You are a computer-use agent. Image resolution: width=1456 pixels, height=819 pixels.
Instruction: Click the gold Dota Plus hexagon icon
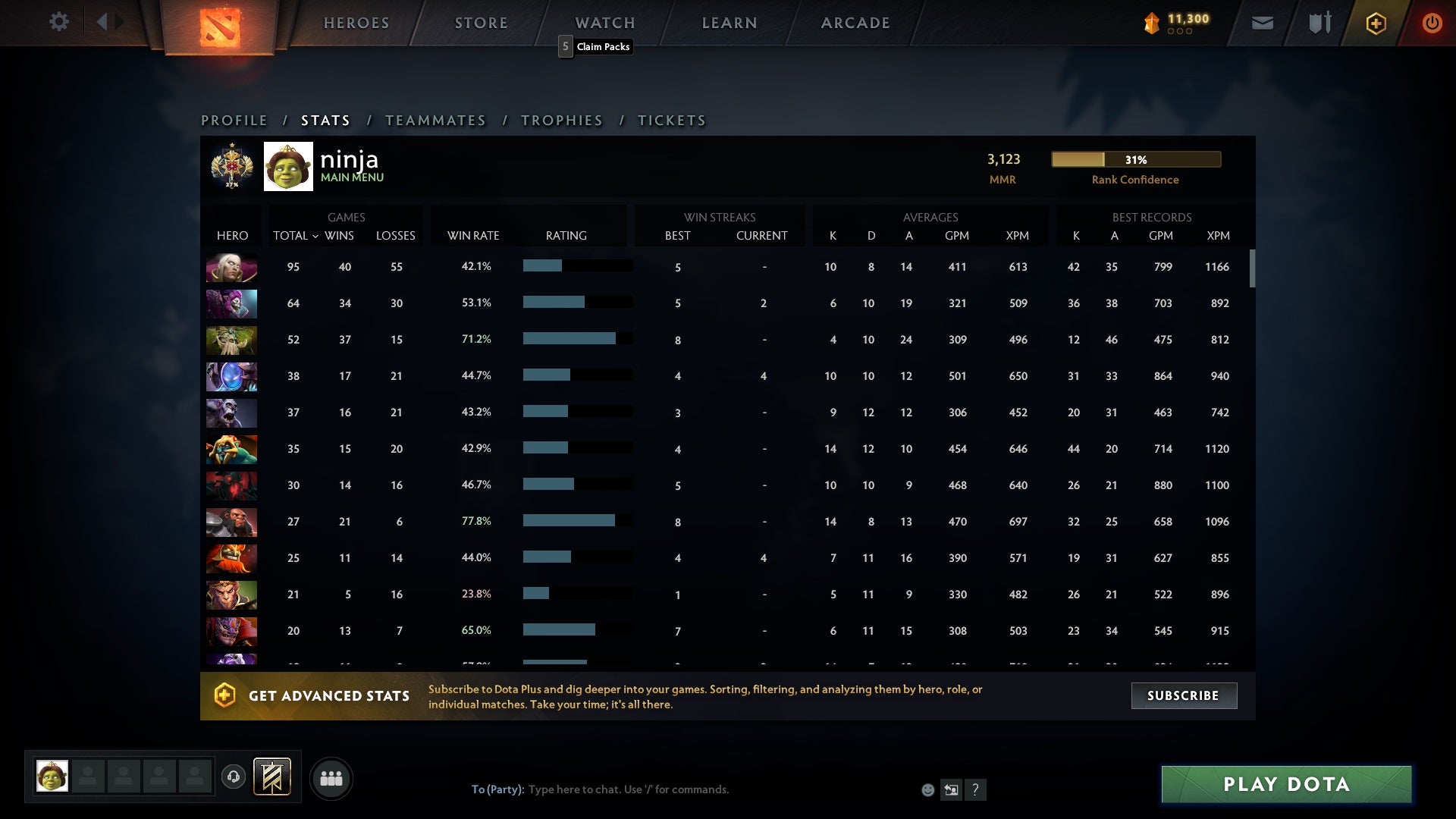[x=1375, y=23]
